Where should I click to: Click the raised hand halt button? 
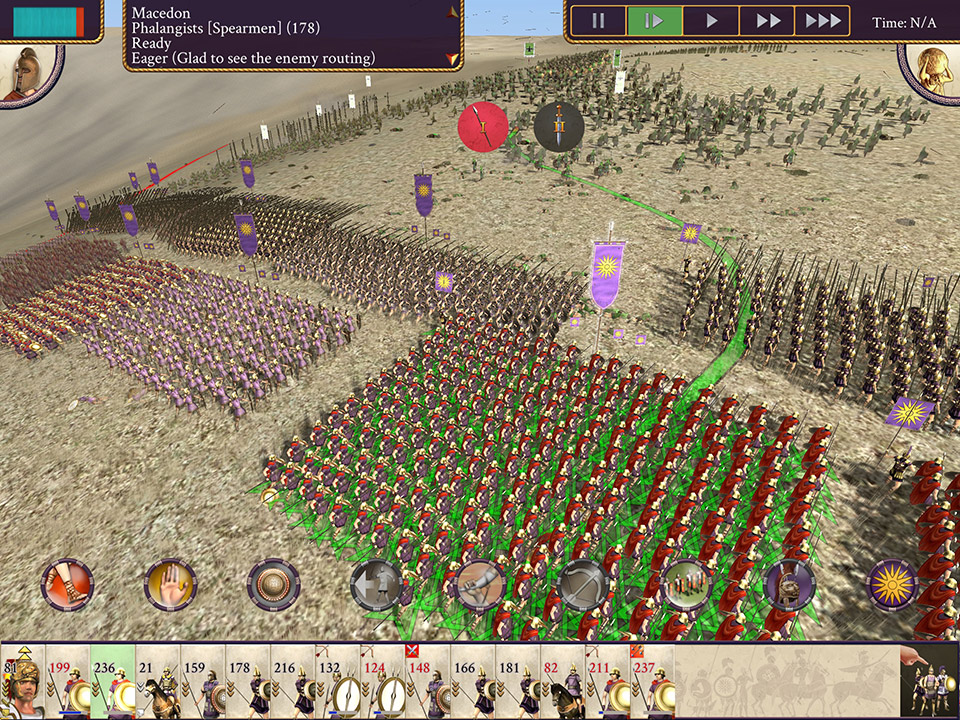pyautogui.click(x=170, y=585)
